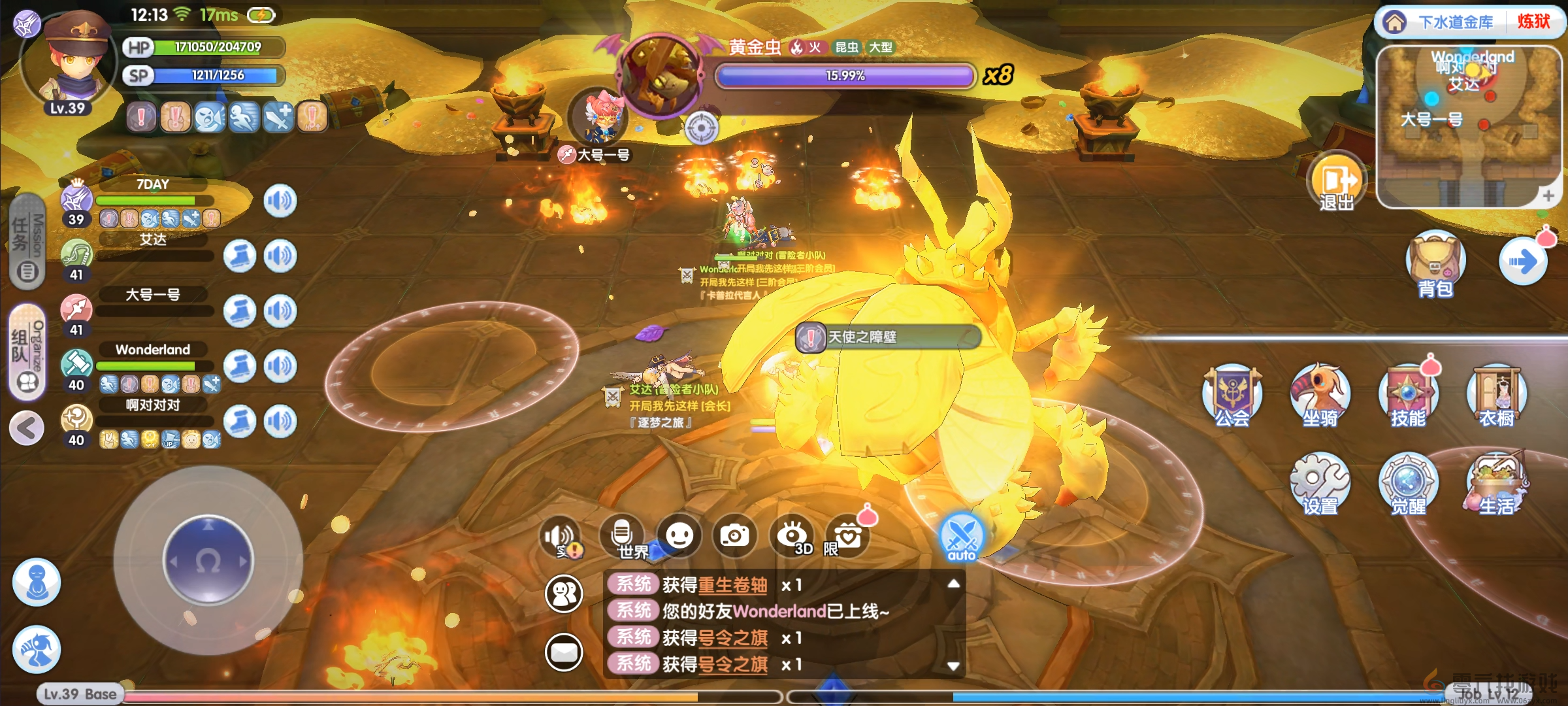
Task: Open the 觉醒 awakening menu
Action: click(x=1408, y=482)
